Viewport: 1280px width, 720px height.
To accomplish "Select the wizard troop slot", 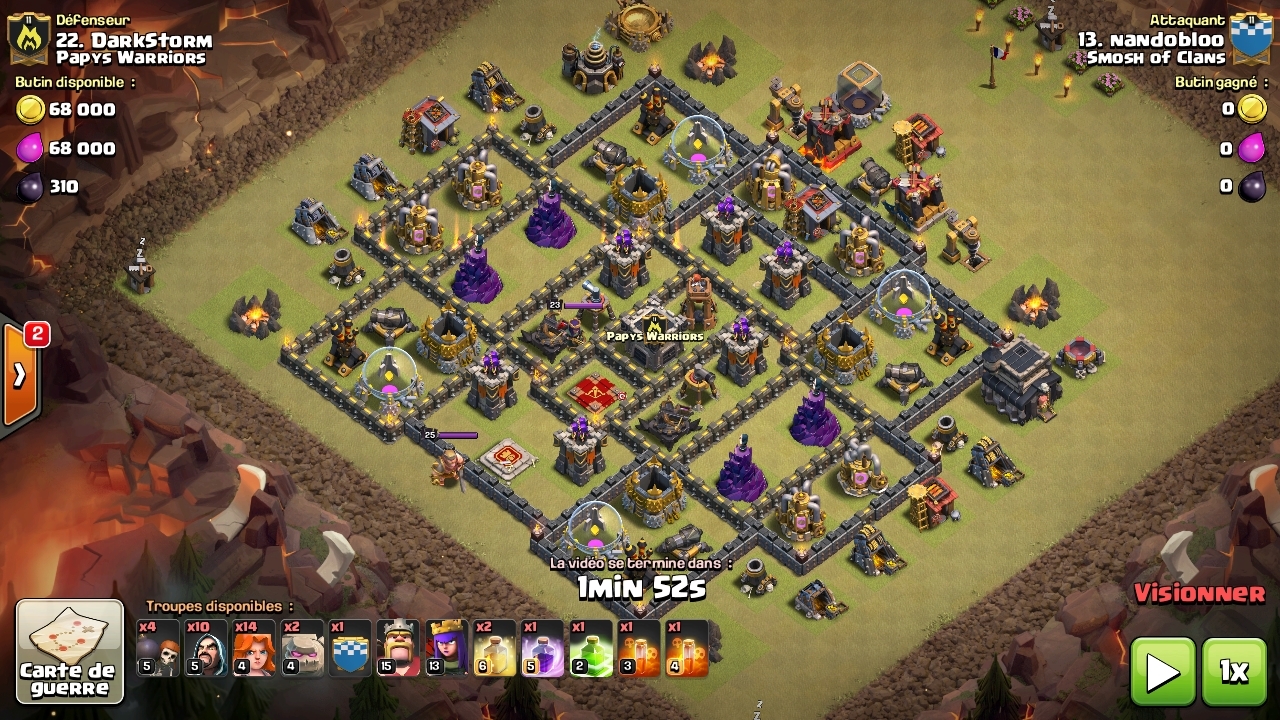I will (206, 648).
